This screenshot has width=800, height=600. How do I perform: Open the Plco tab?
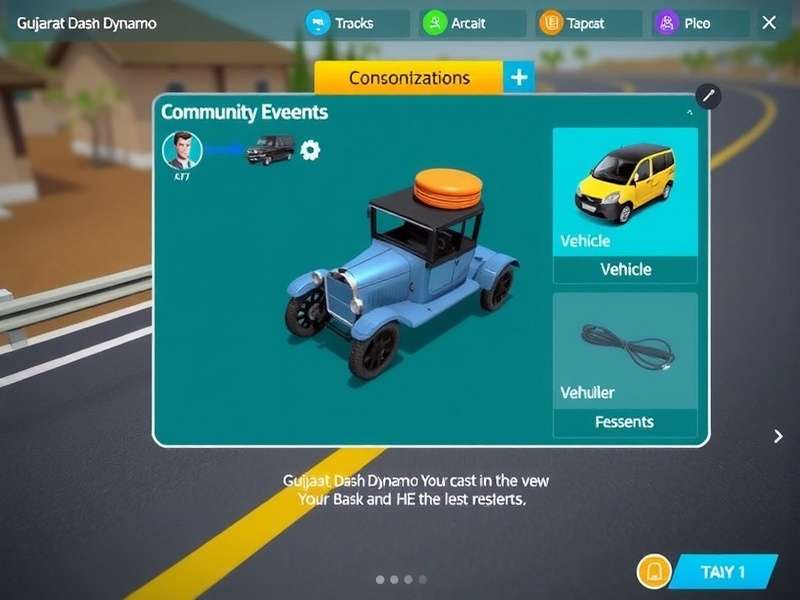tap(700, 23)
